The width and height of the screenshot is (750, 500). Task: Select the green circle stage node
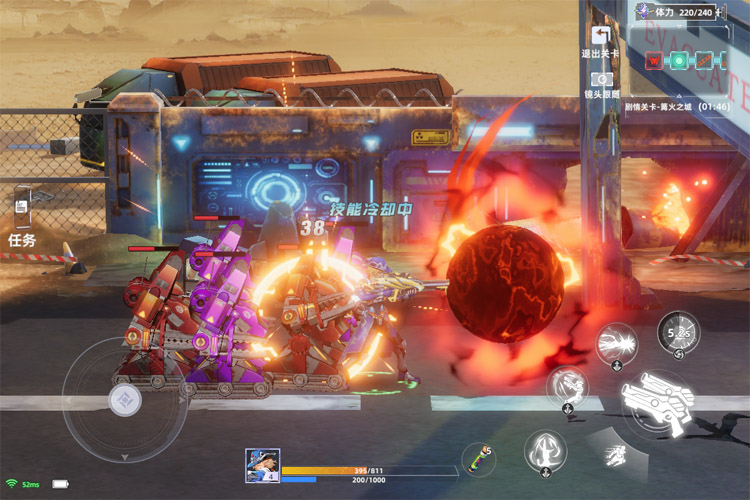(679, 60)
